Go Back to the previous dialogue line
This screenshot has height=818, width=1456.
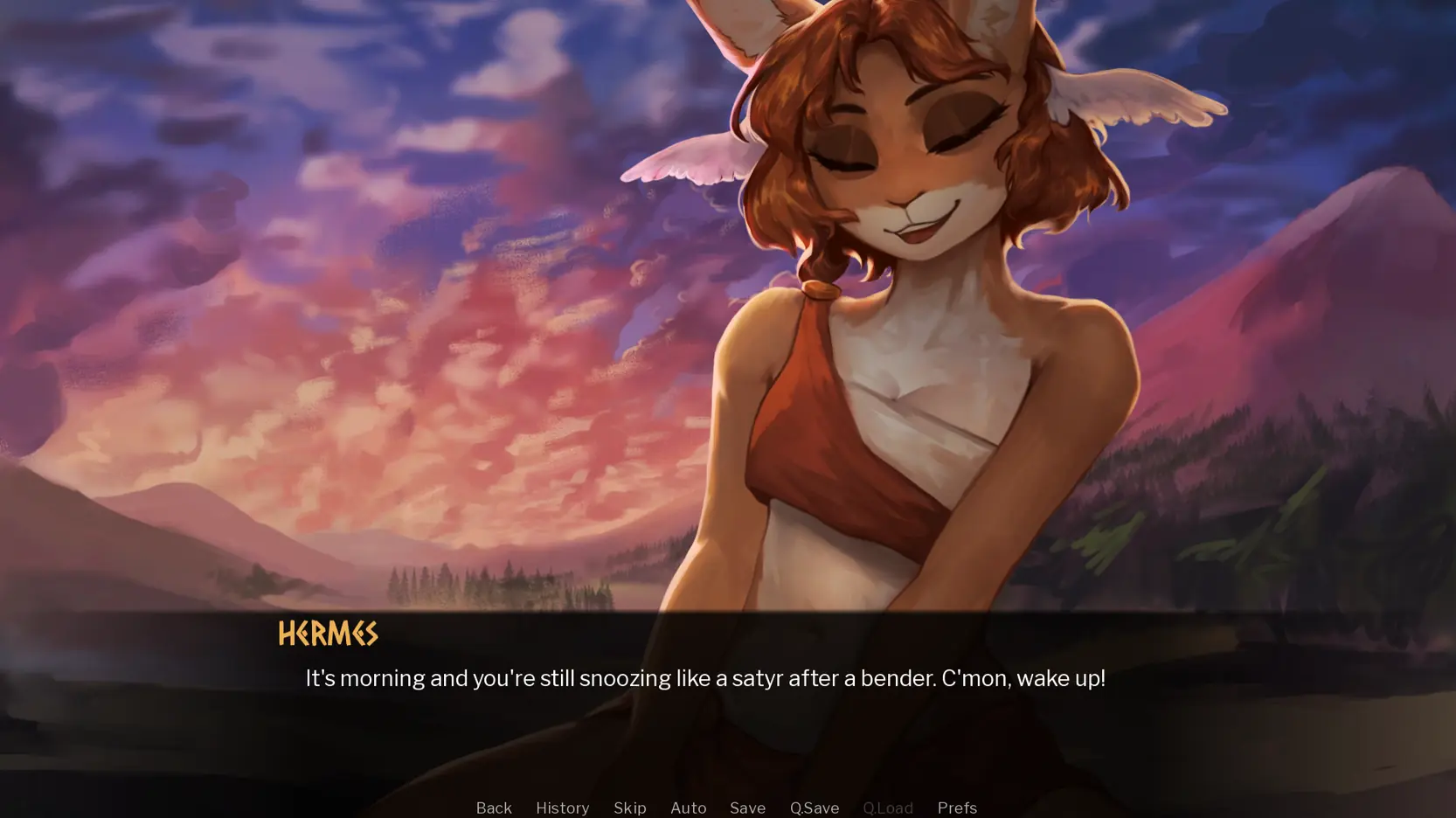coord(494,808)
